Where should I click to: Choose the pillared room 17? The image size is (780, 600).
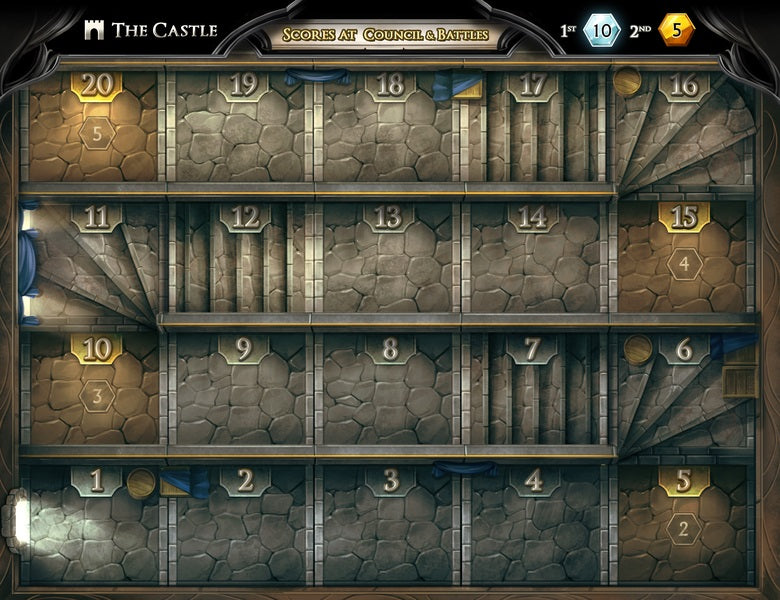534,128
